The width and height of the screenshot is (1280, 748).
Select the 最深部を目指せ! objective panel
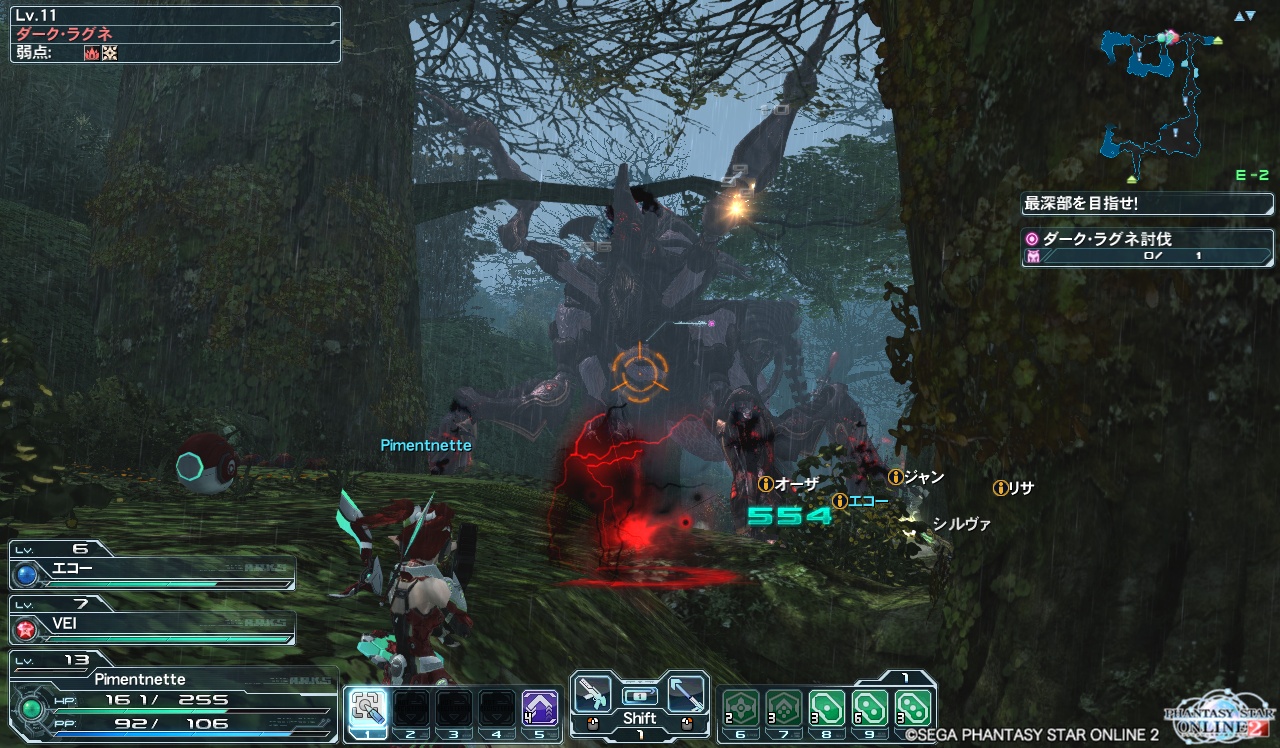1147,204
